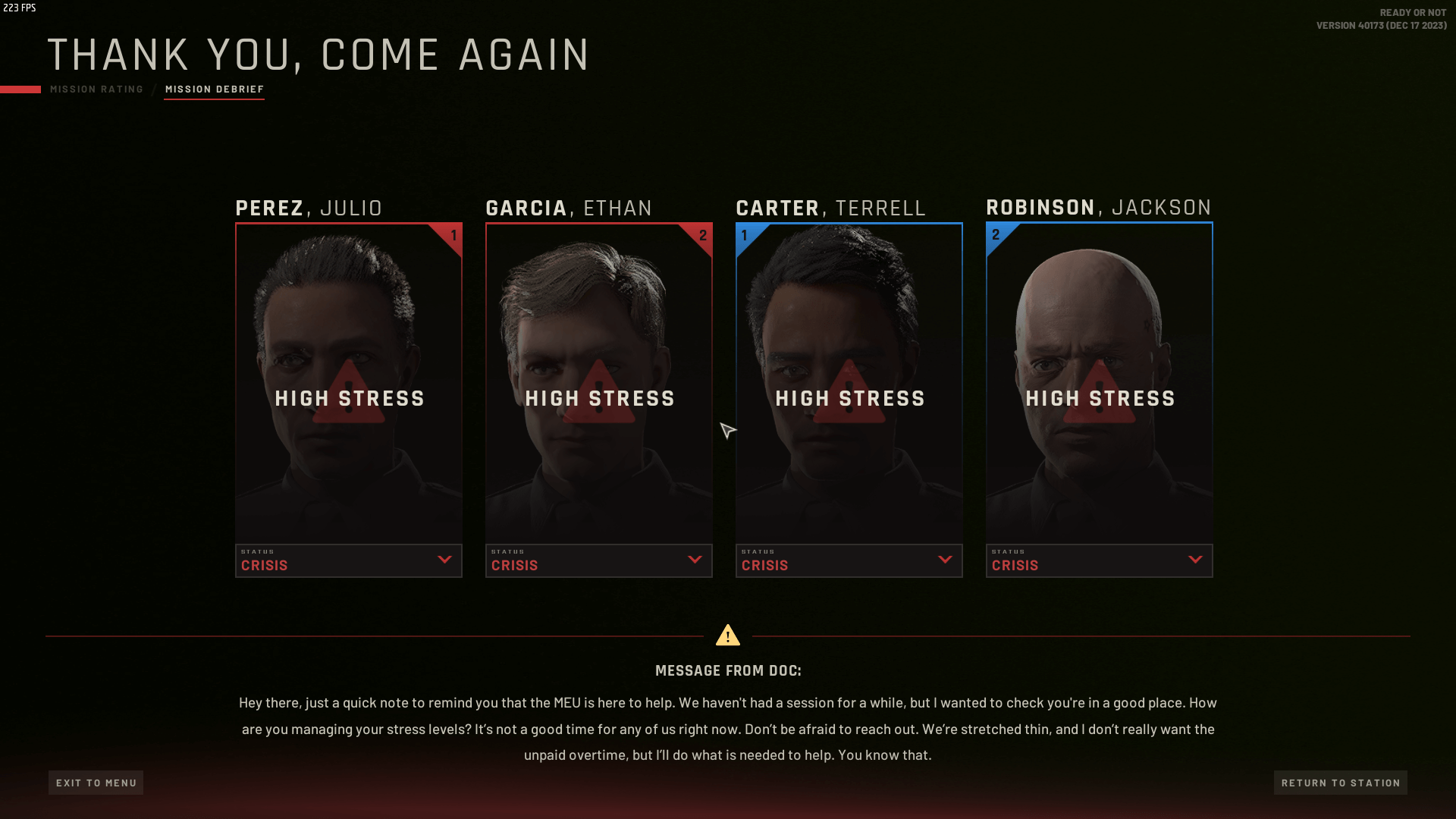Image resolution: width=1456 pixels, height=819 pixels.
Task: Select Ethan Garcia's portrait card
Action: point(599,383)
